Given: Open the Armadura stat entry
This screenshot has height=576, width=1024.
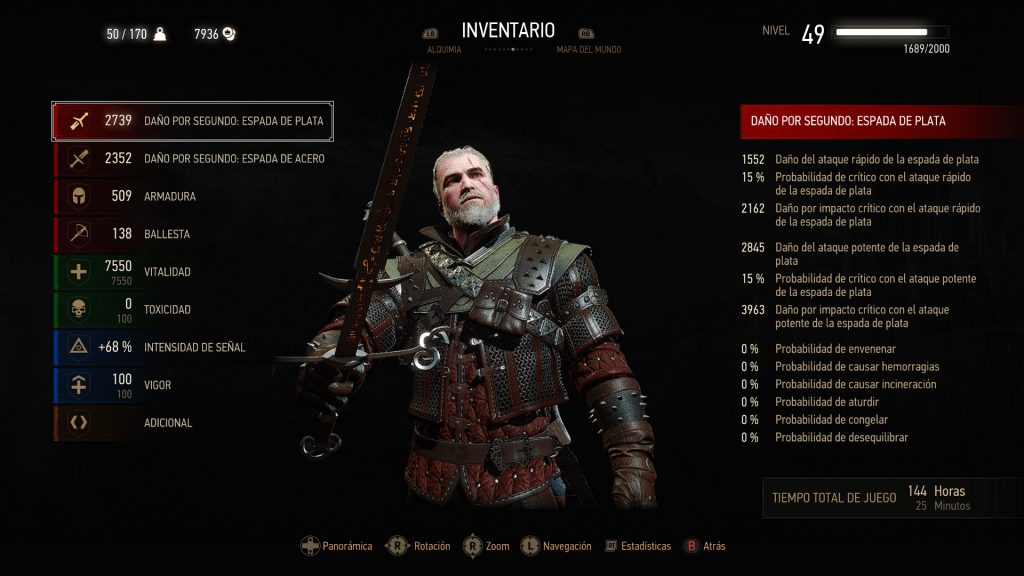Looking at the screenshot, I should click(192, 196).
